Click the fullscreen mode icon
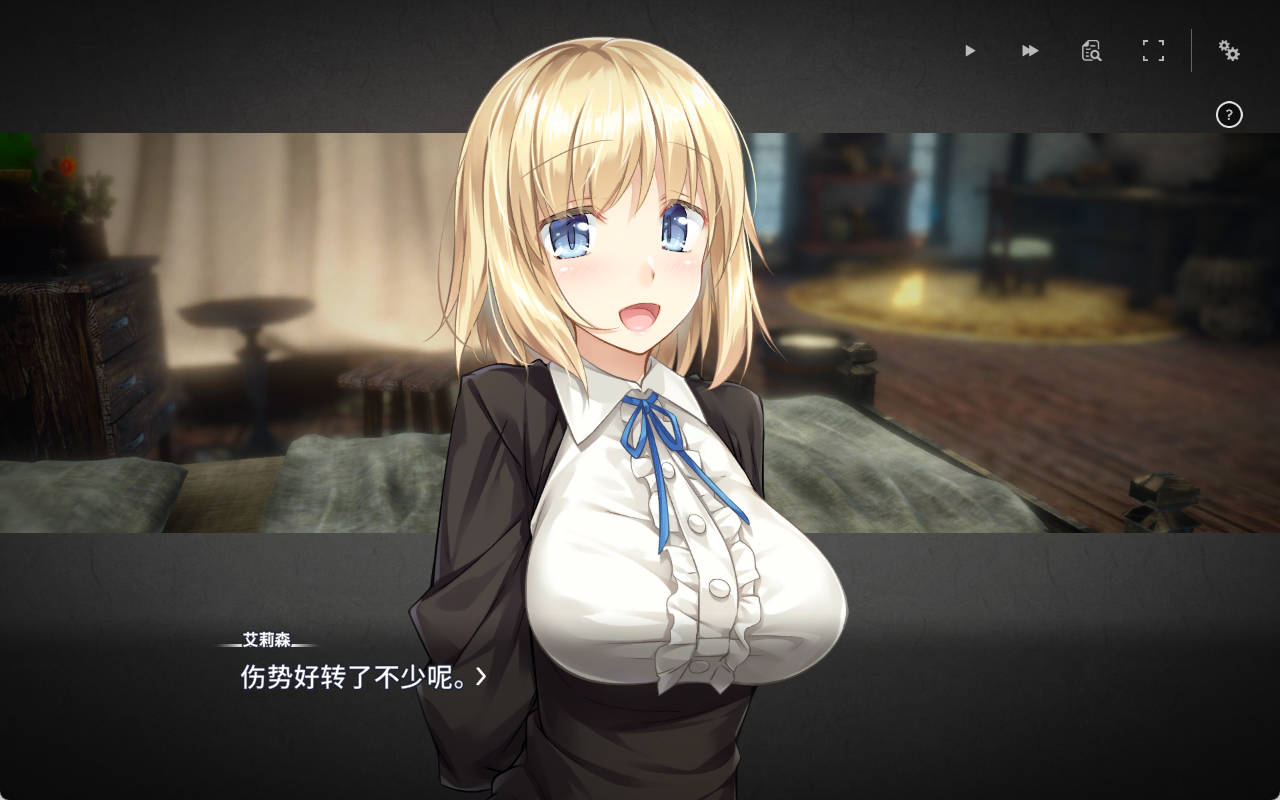The height and width of the screenshot is (800, 1280). pos(1154,50)
